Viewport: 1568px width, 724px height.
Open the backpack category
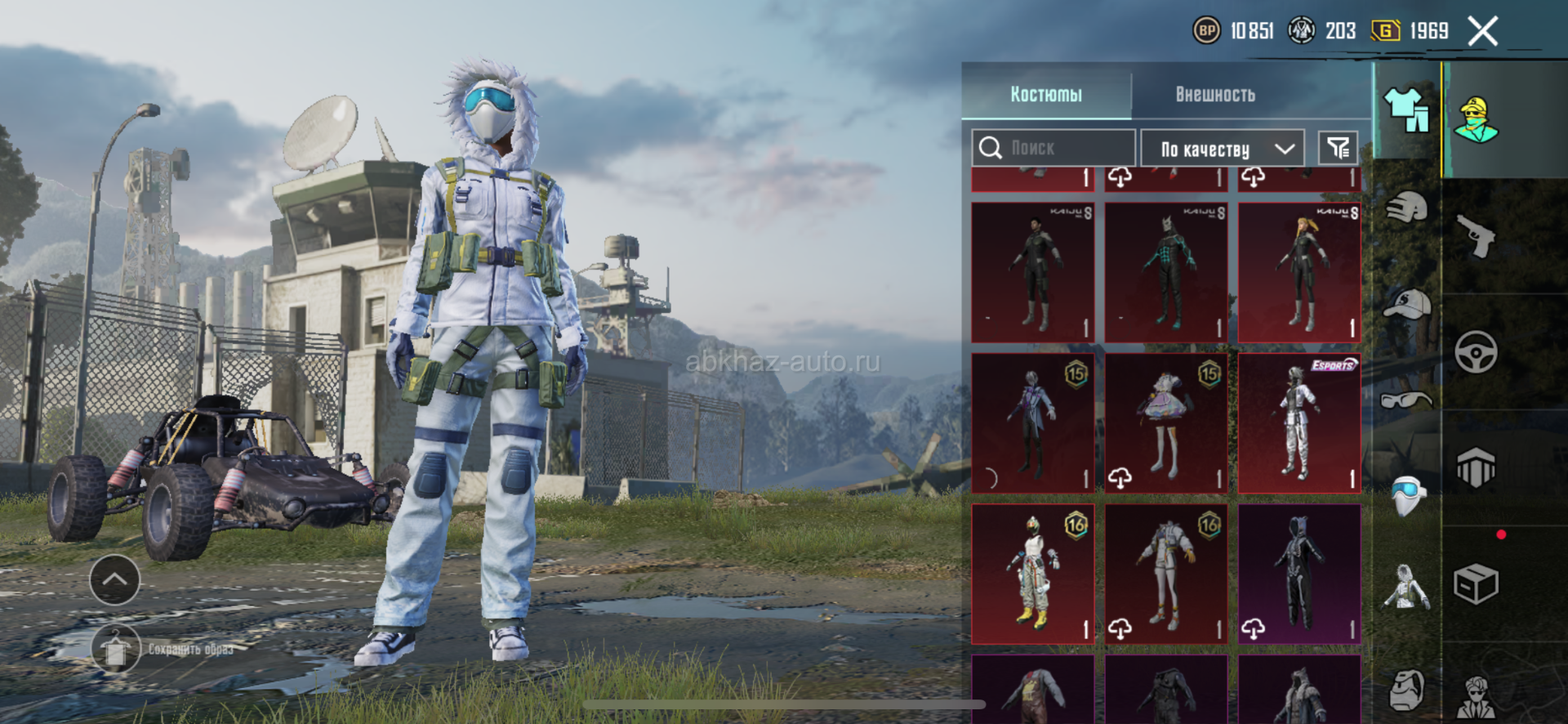(x=1406, y=690)
